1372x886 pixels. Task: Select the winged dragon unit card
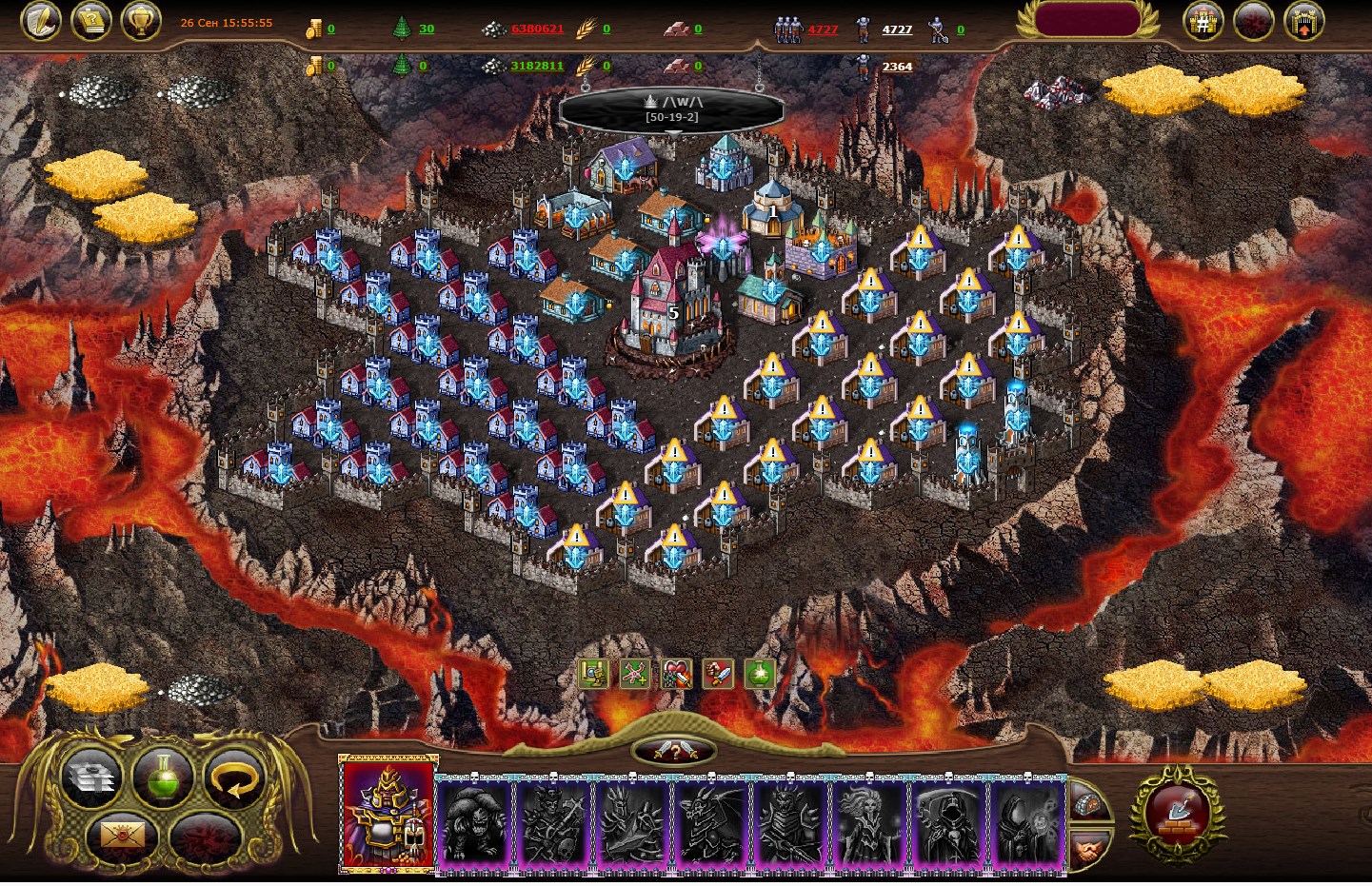coord(711,821)
